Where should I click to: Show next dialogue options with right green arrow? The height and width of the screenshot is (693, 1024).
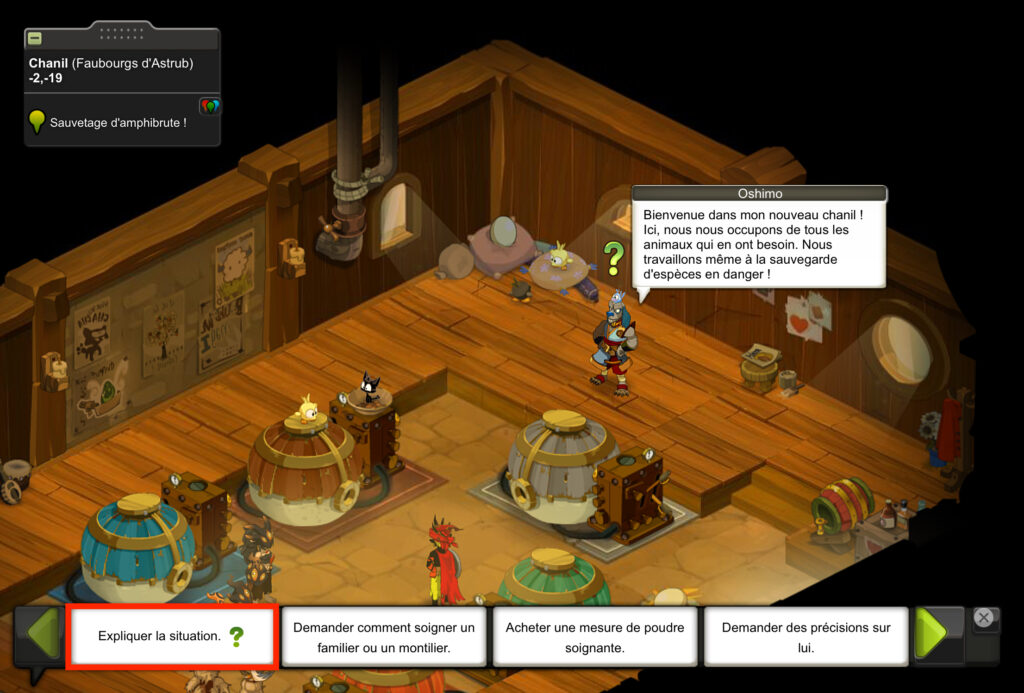930,633
